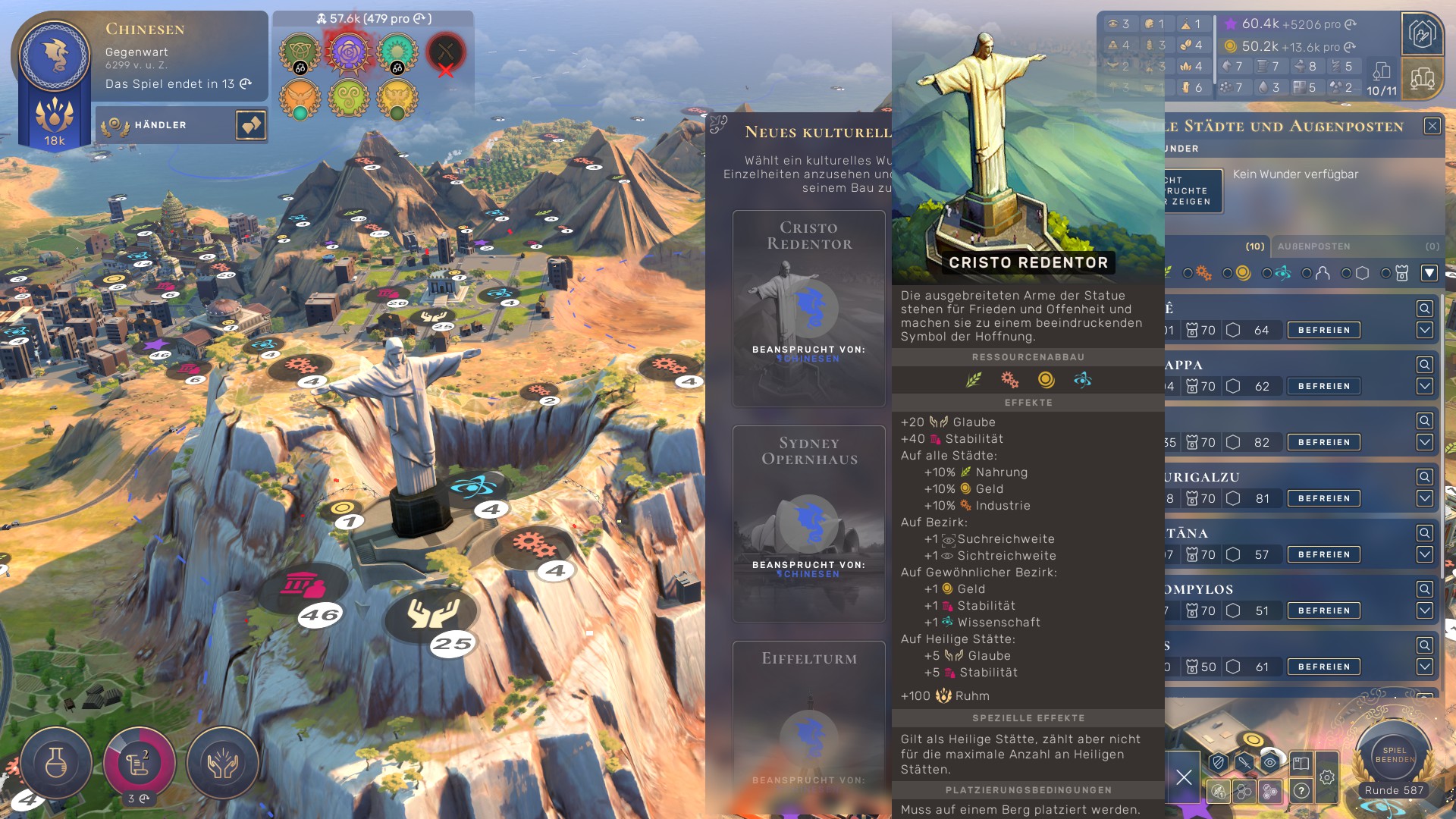This screenshot has width=1456, height=819.
Task: Expand the city sorting dropdown arrow
Action: point(1429,273)
